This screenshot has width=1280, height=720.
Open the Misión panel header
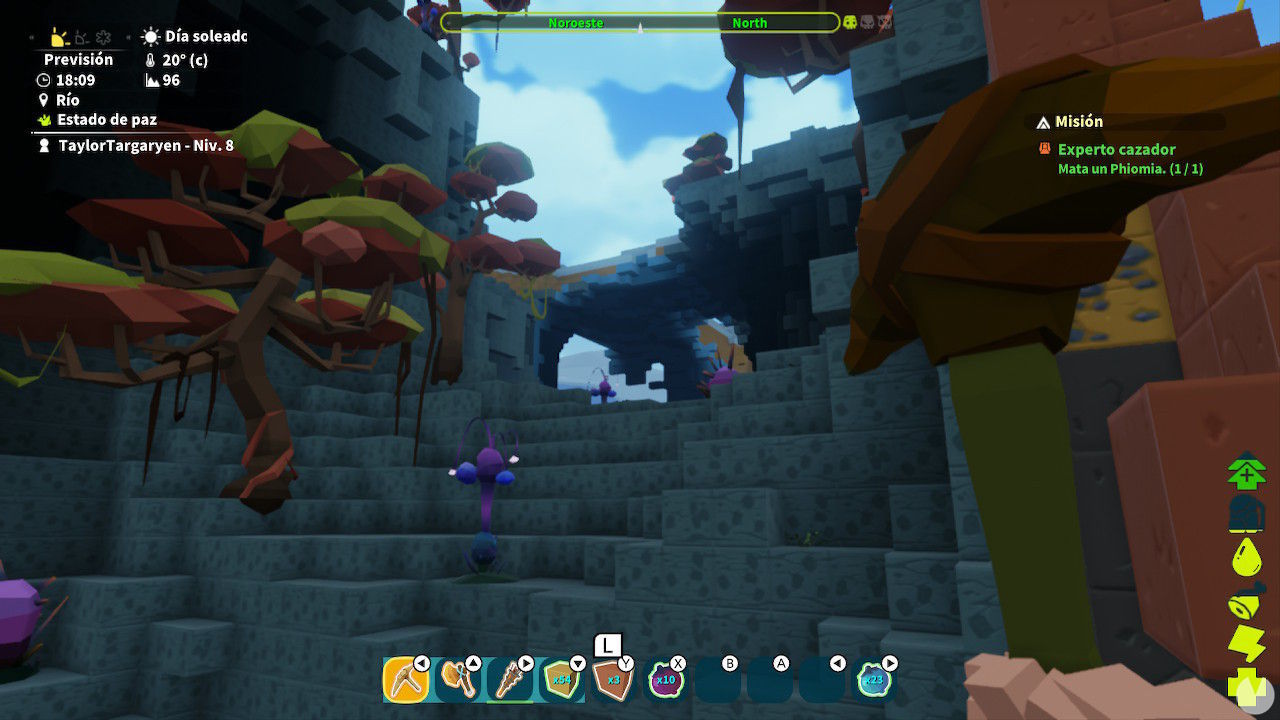(1078, 122)
